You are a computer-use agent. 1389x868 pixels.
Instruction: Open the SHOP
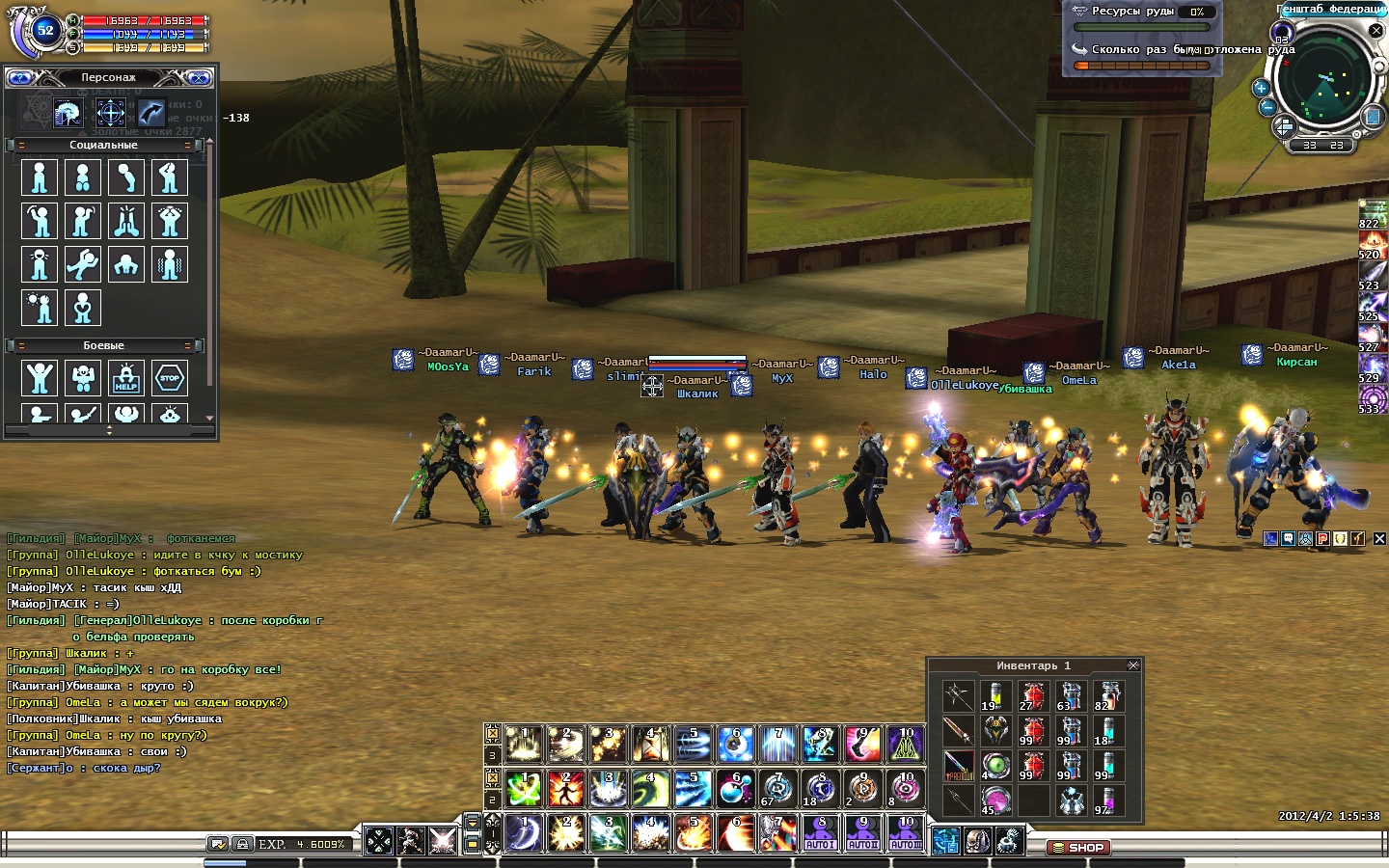(1078, 848)
